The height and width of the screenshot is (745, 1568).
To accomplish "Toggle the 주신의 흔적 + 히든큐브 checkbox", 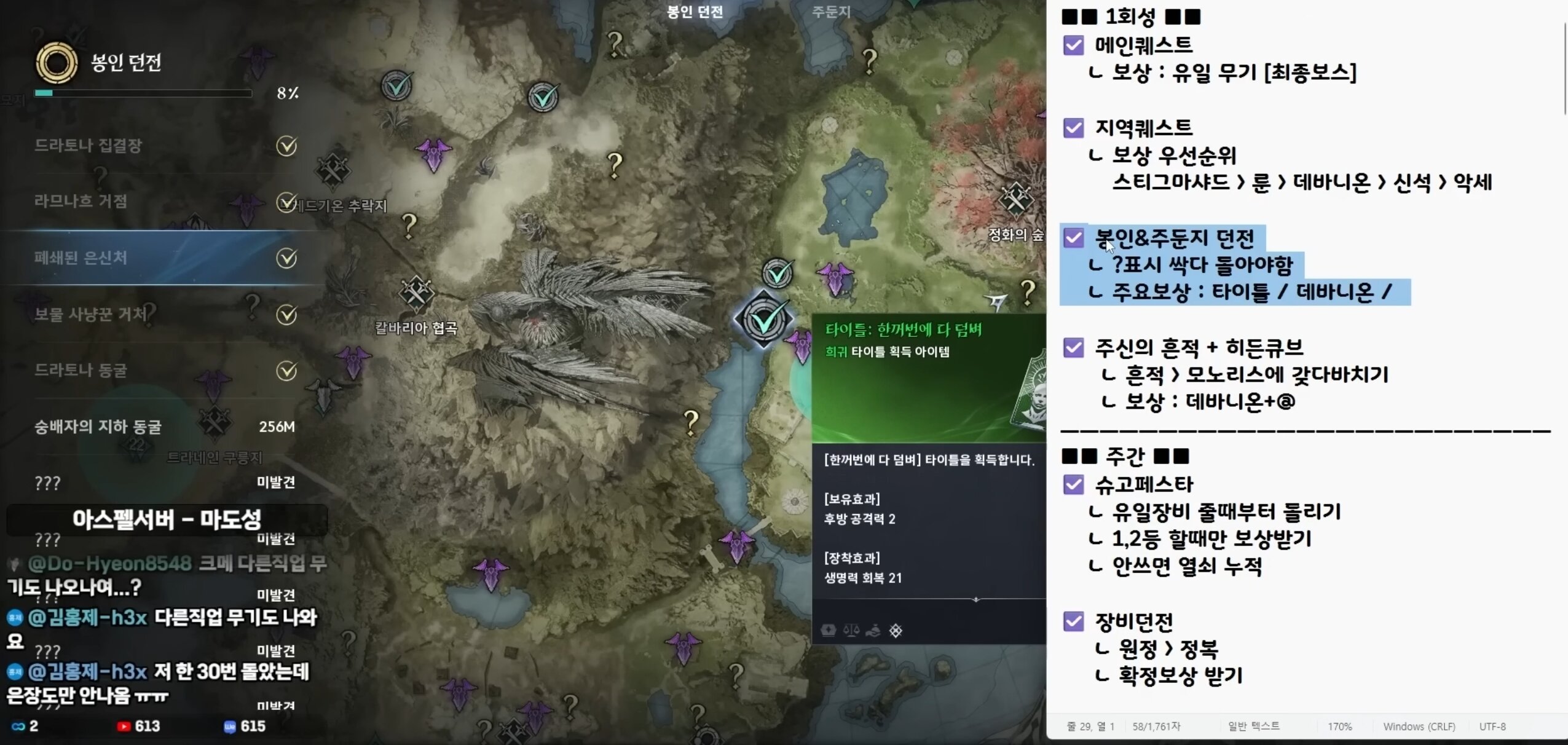I will [1074, 348].
